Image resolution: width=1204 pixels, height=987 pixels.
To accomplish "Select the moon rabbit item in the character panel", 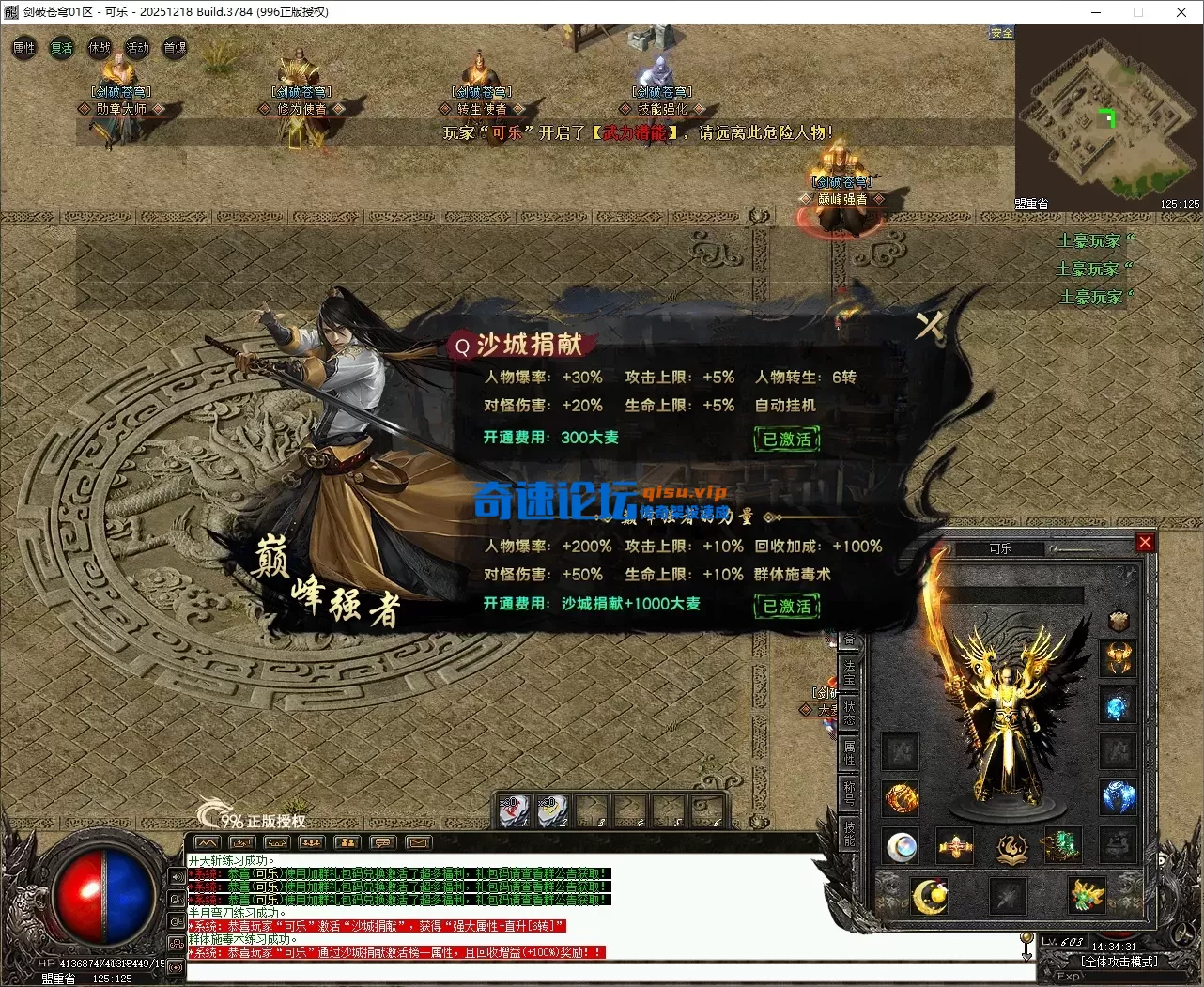I will point(928,894).
